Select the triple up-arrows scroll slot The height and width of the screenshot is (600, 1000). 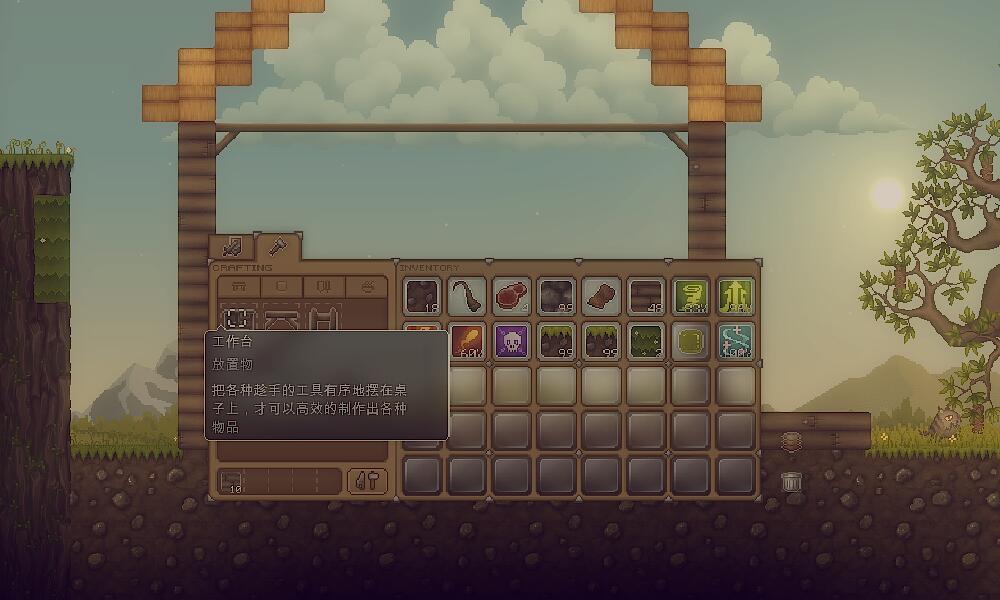(x=737, y=296)
